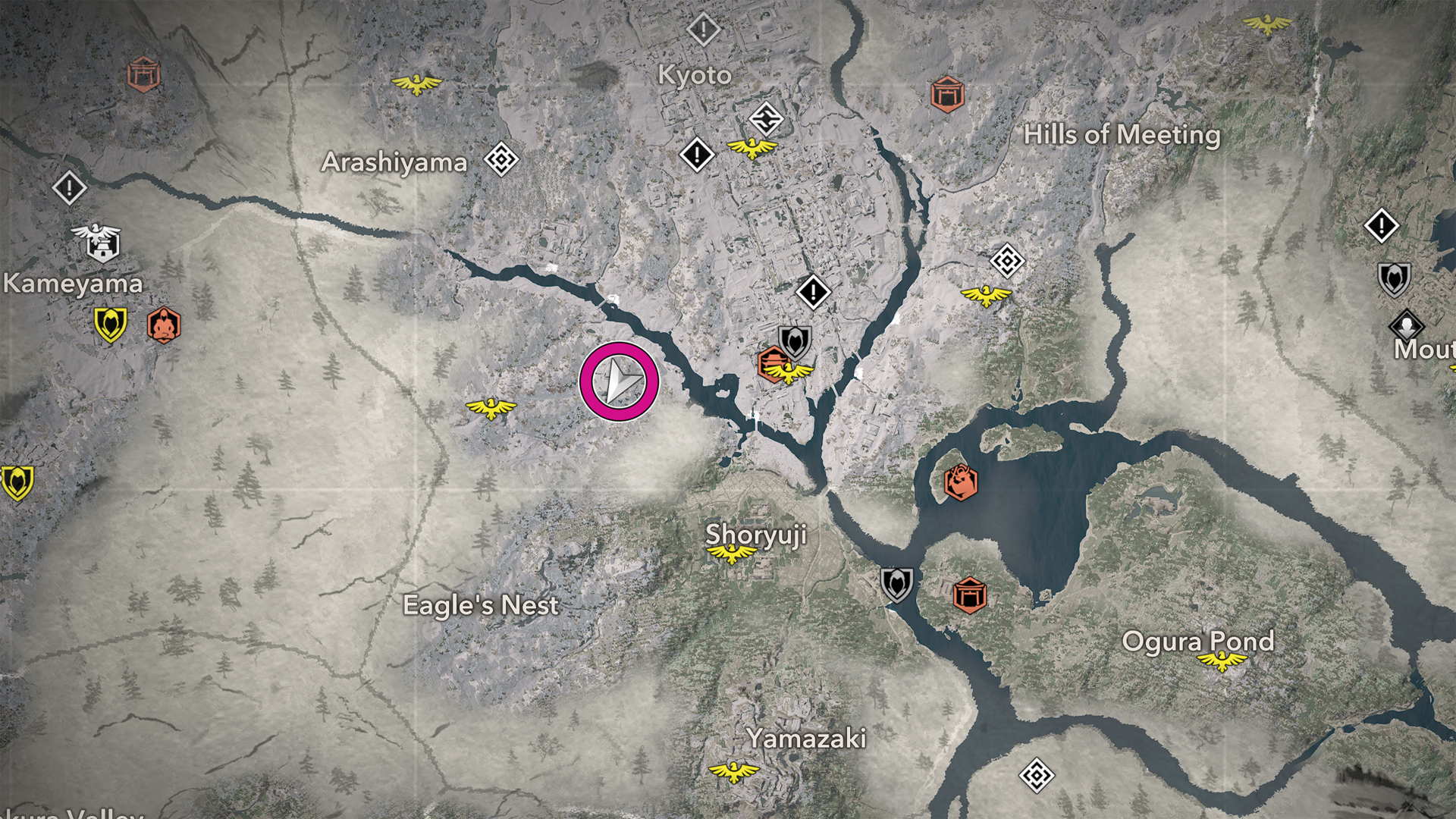Select the concentric diamond below Hills of Meeting
The image size is (1456, 819).
click(x=1007, y=262)
